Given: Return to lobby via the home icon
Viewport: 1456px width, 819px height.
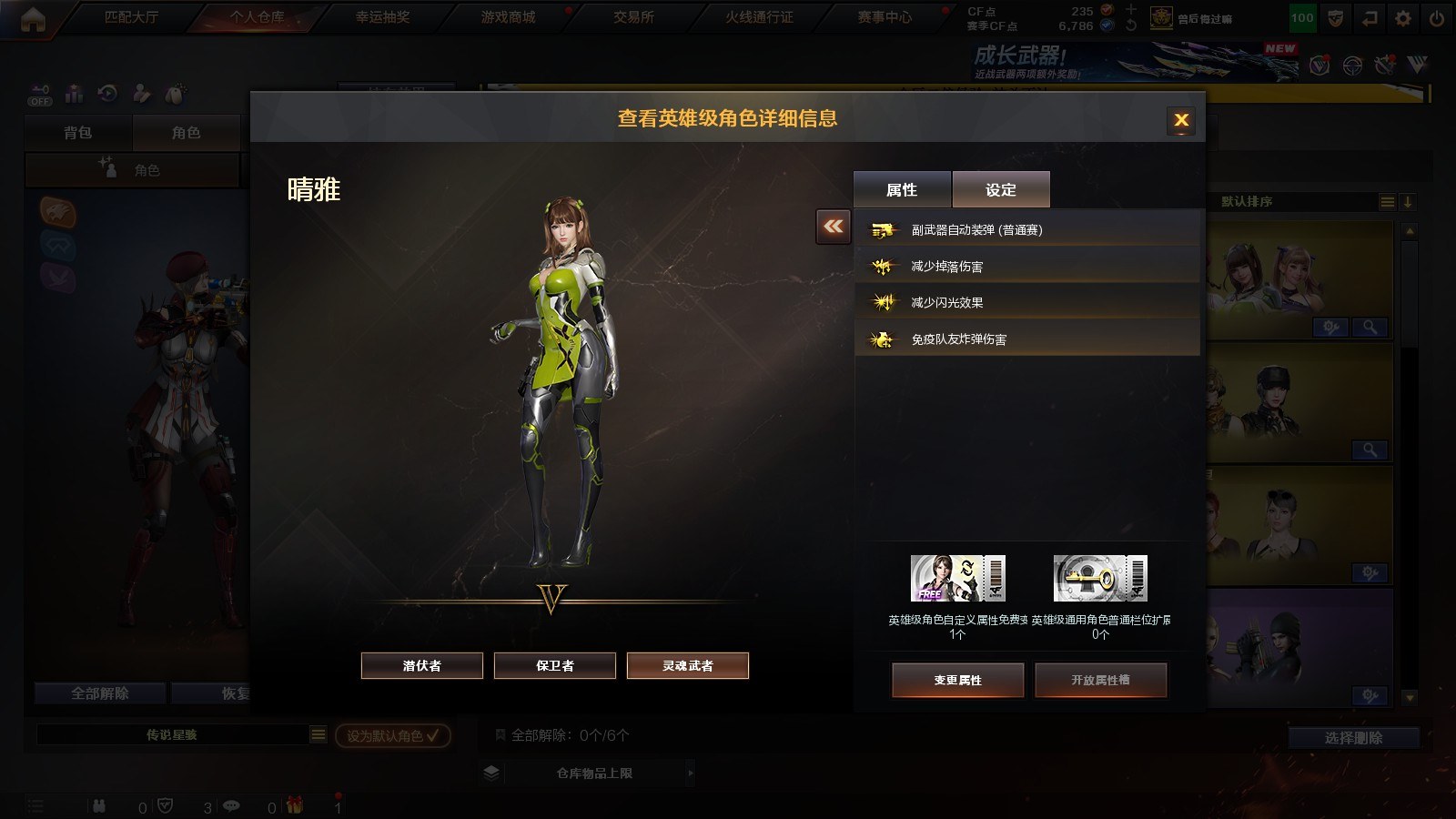Looking at the screenshot, I should pyautogui.click(x=33, y=19).
